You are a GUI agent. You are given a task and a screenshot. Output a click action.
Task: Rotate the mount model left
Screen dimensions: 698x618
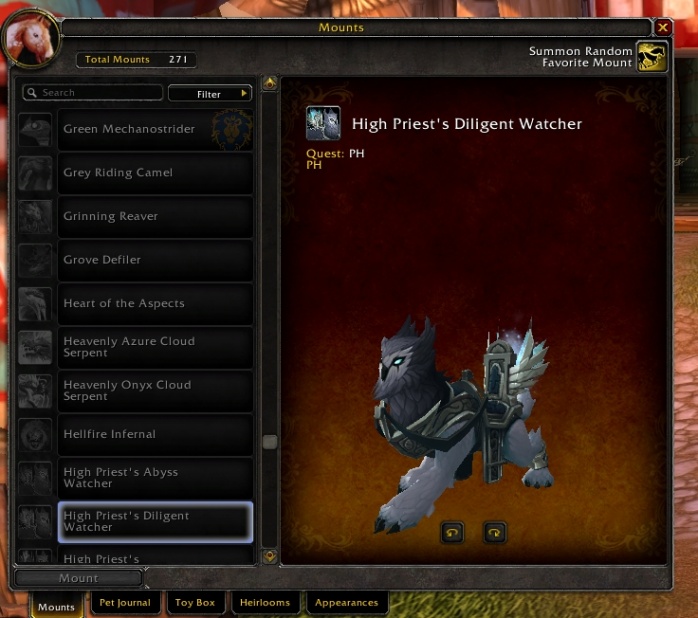(452, 533)
